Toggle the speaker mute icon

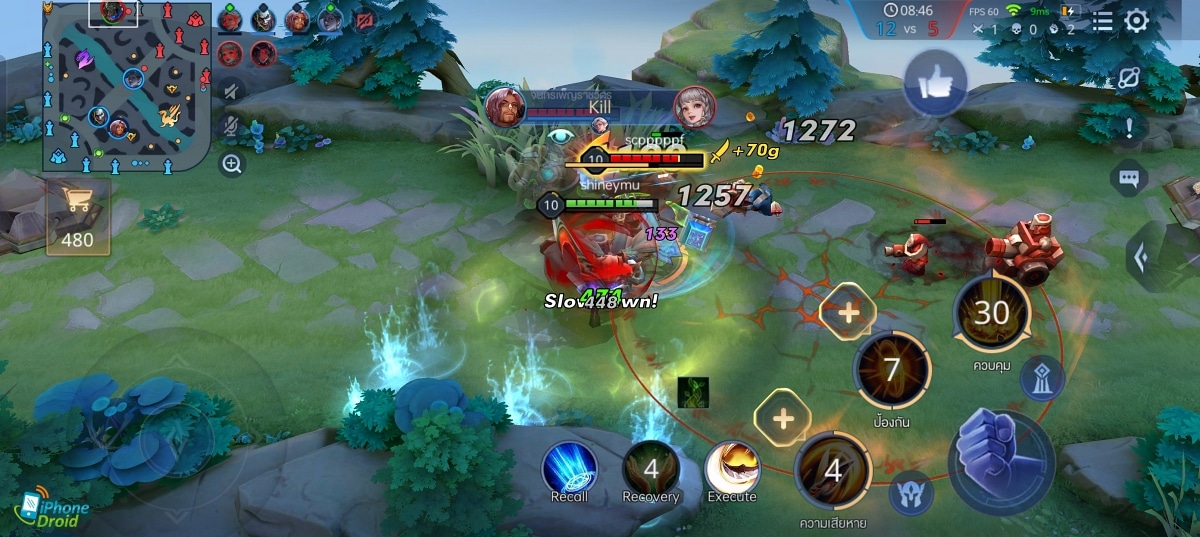(232, 91)
